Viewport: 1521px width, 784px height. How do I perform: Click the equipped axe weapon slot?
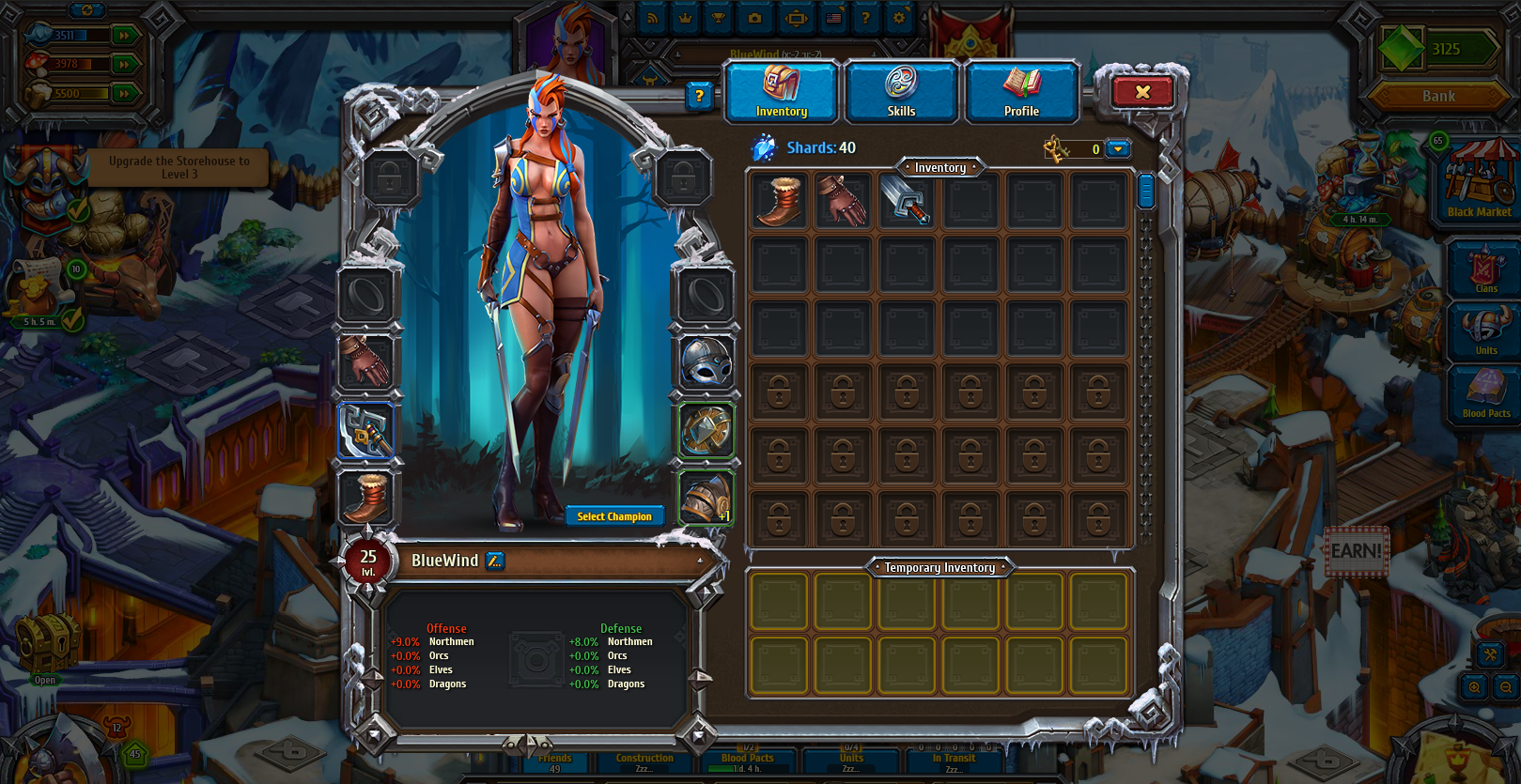pyautogui.click(x=365, y=431)
